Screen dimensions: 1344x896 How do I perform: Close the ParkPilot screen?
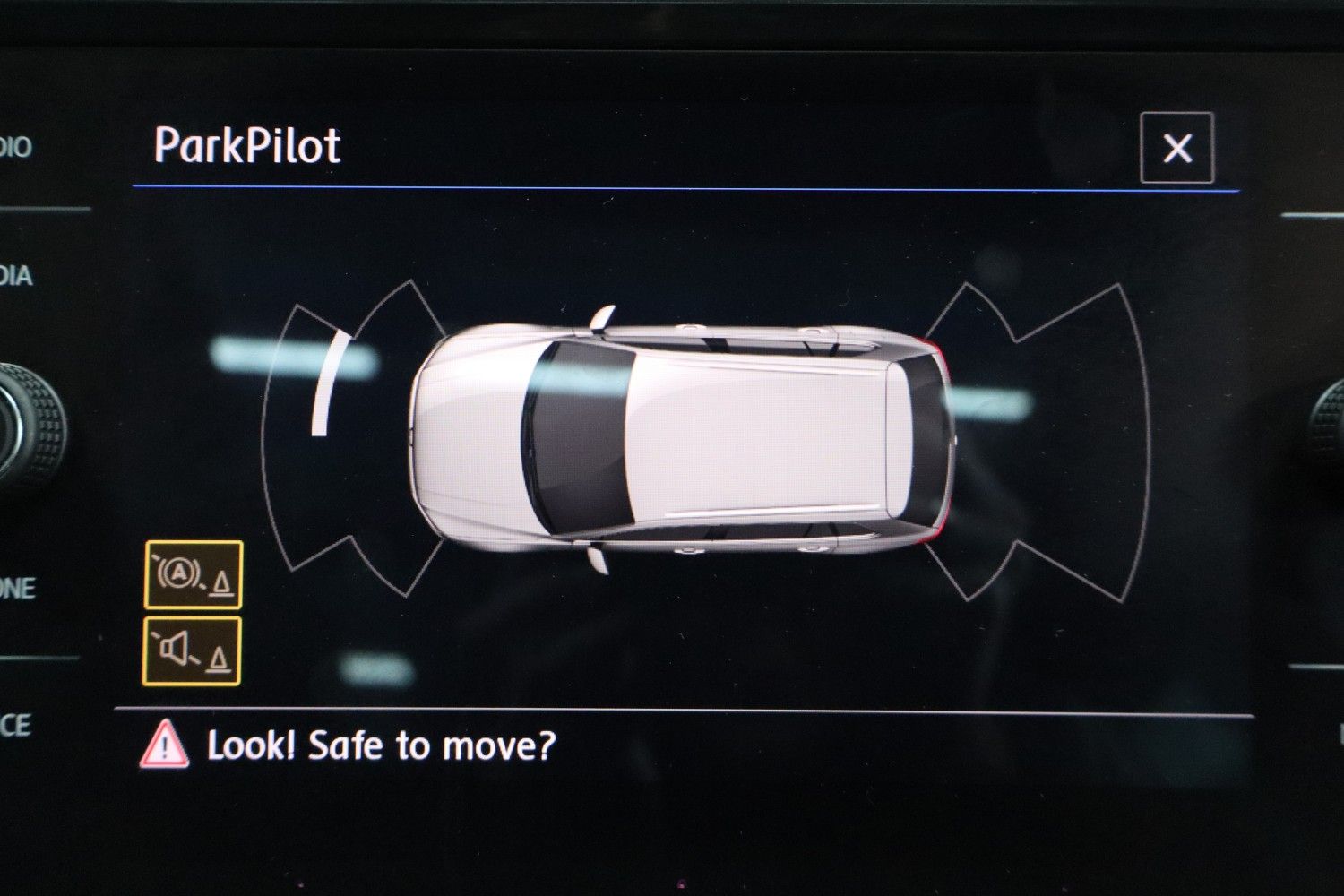pyautogui.click(x=1176, y=148)
